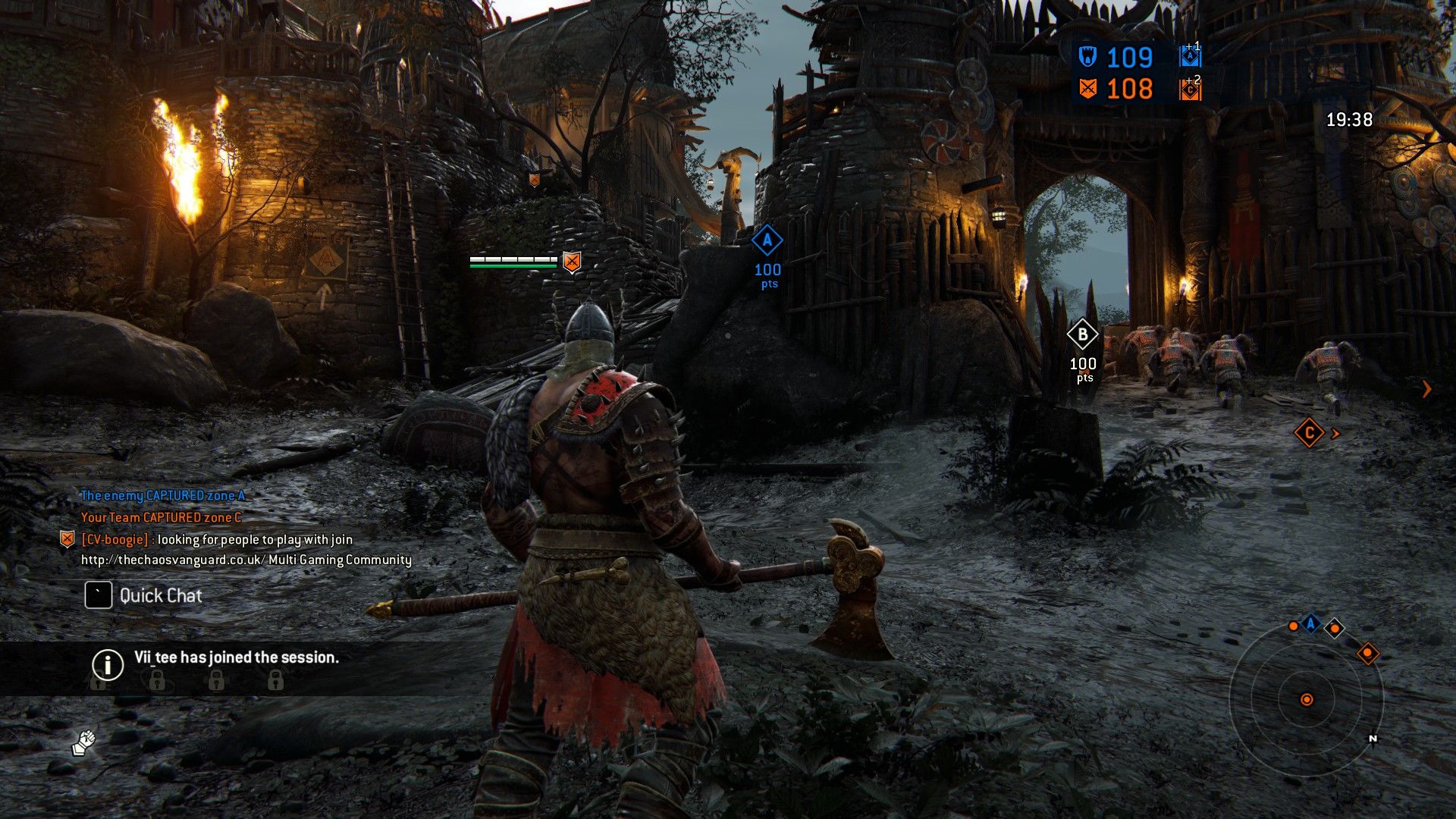Click the info icon on join notification
1456x819 pixels.
pos(108,664)
